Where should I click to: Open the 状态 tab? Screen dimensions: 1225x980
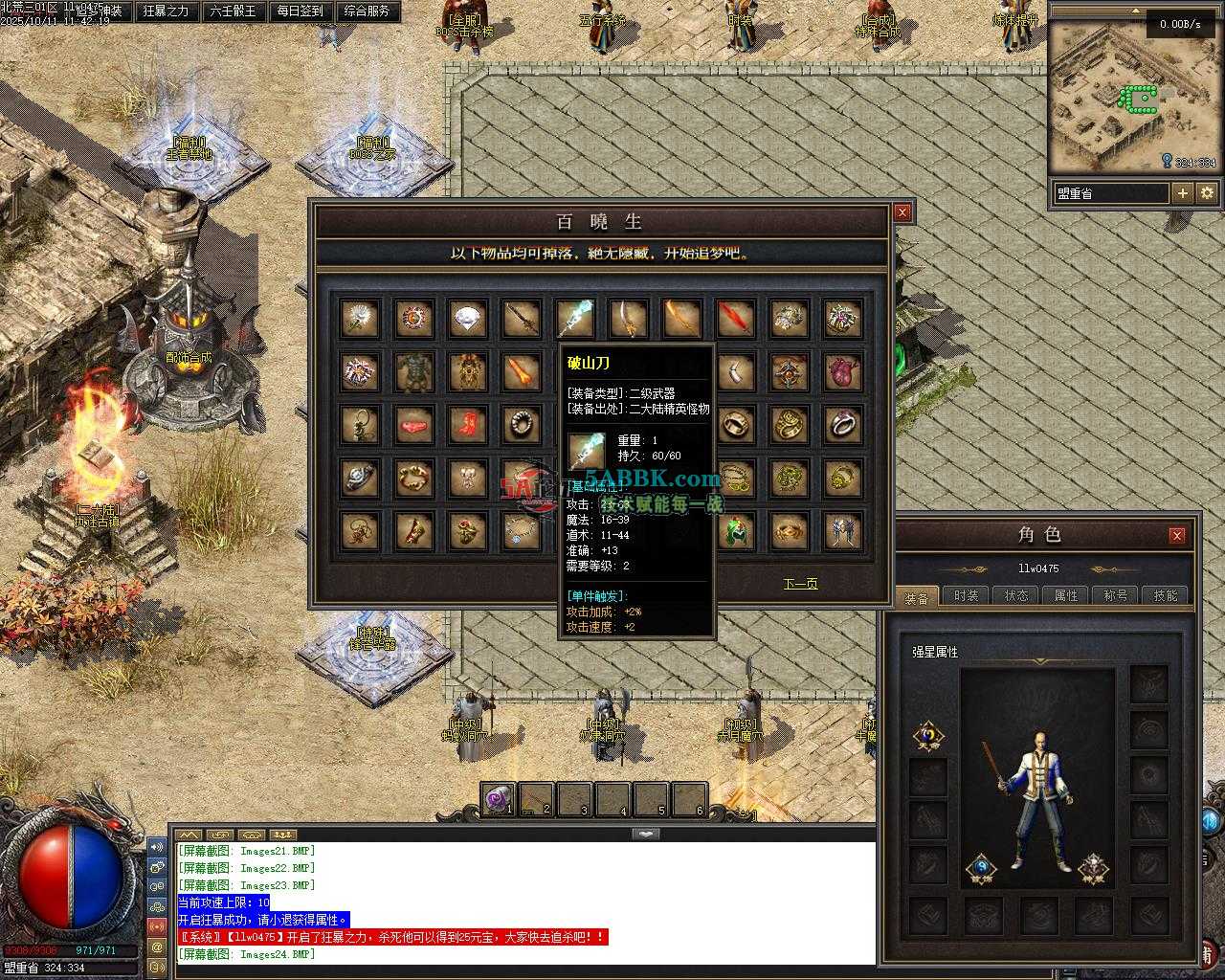[1016, 595]
